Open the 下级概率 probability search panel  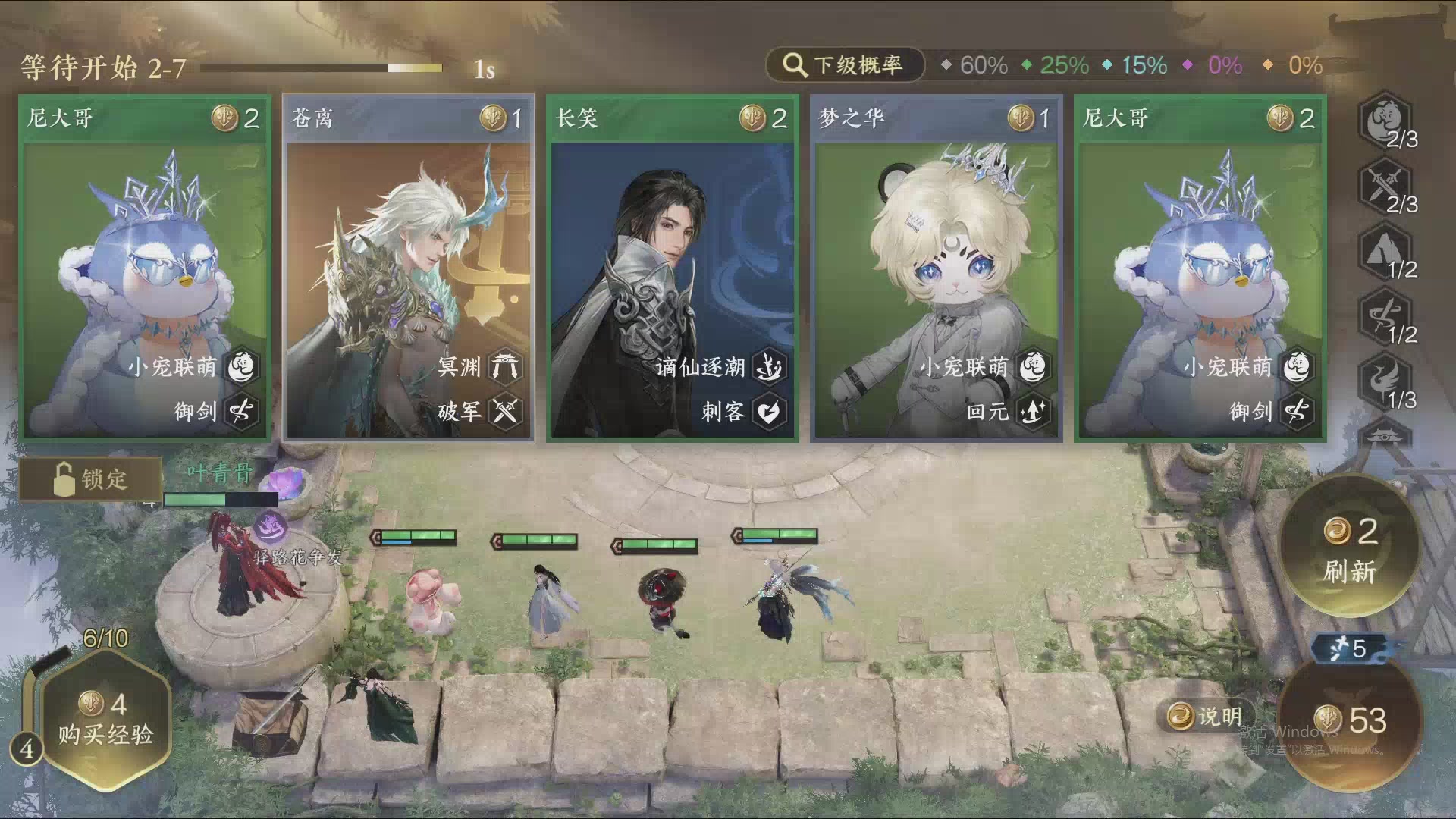click(846, 65)
